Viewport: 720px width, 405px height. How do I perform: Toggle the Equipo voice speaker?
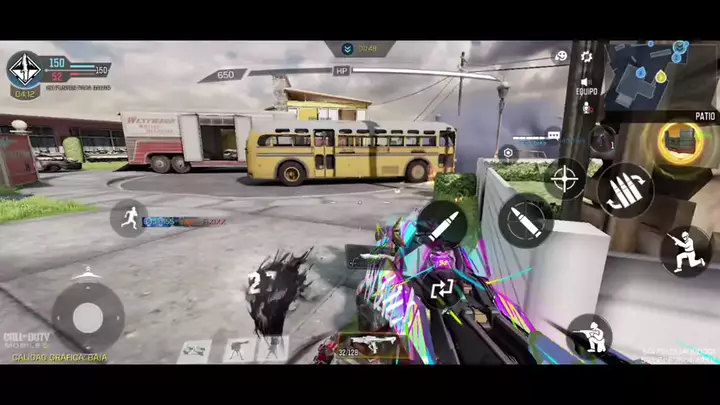click(586, 83)
